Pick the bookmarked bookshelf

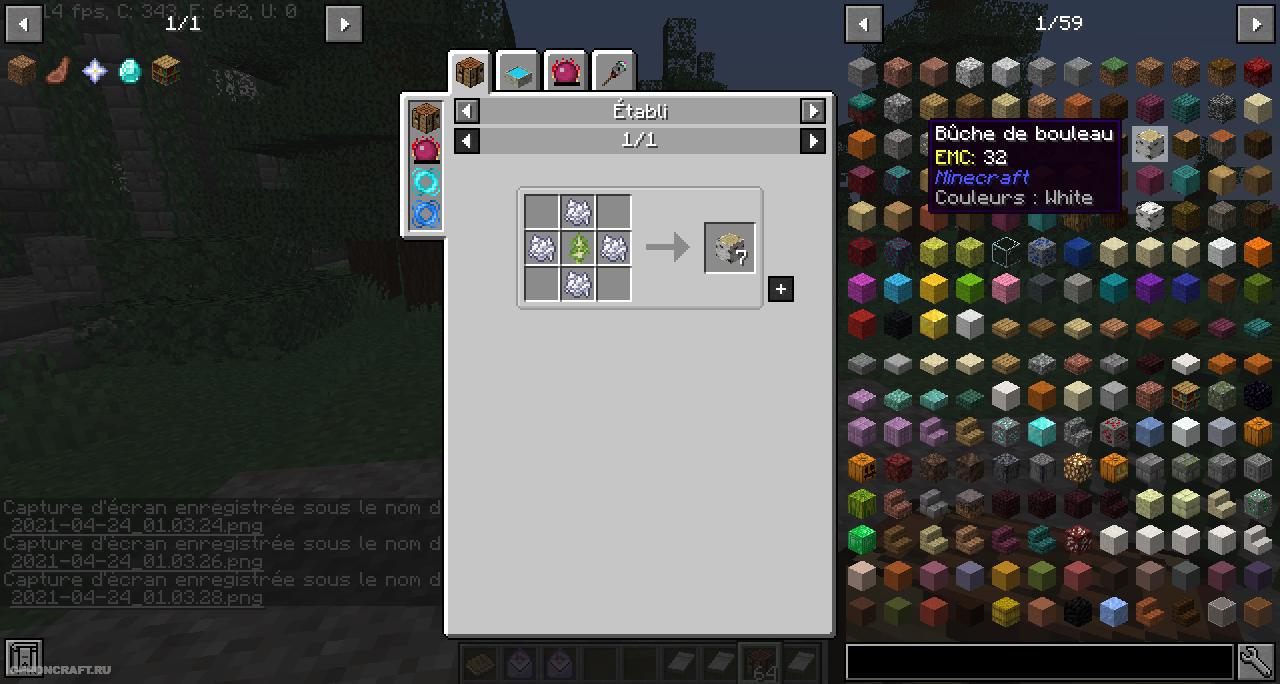click(x=166, y=70)
